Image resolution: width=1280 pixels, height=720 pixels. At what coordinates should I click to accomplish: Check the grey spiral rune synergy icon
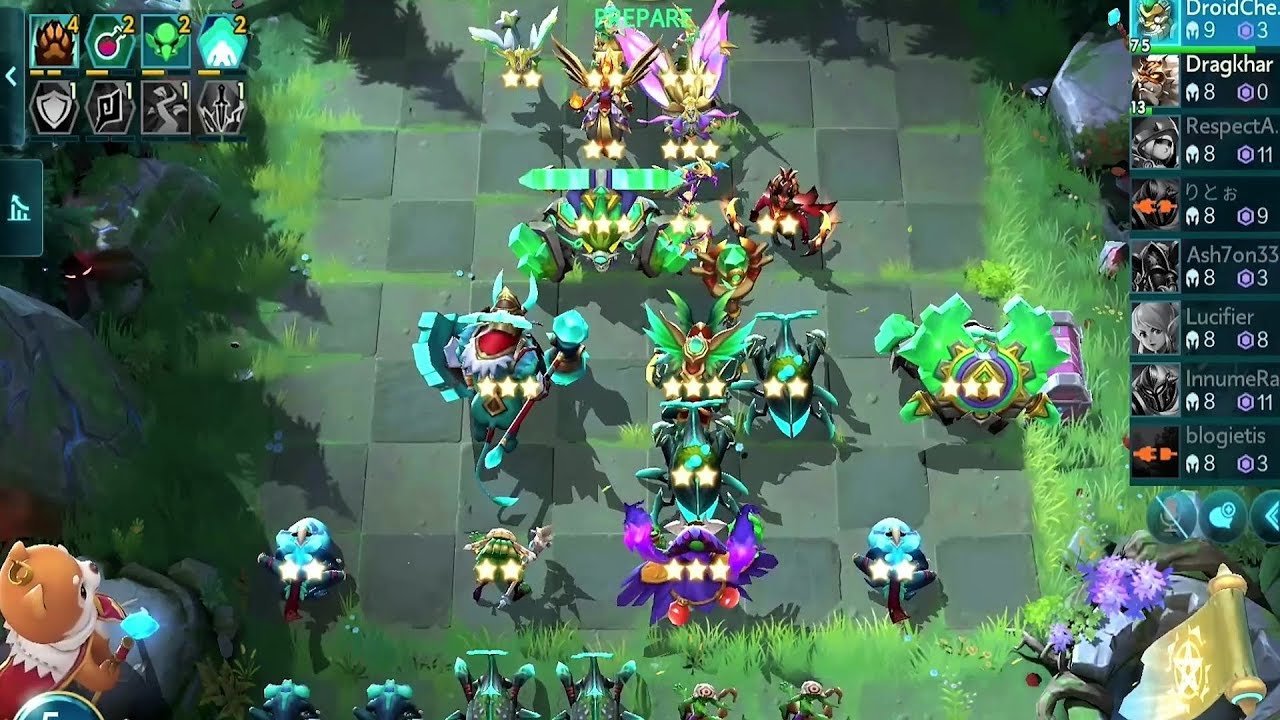point(109,109)
